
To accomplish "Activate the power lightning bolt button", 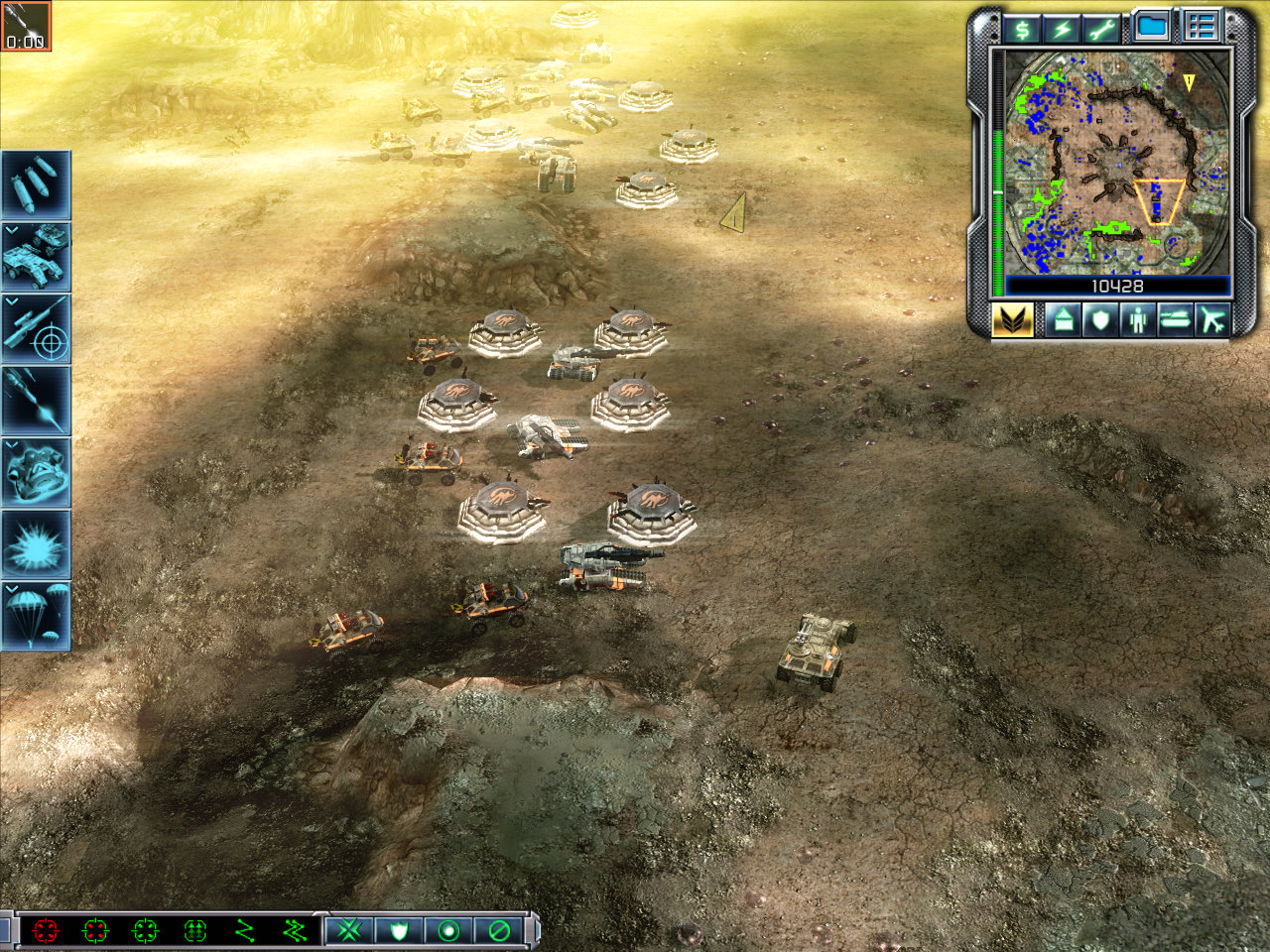I will pyautogui.click(x=1062, y=29).
